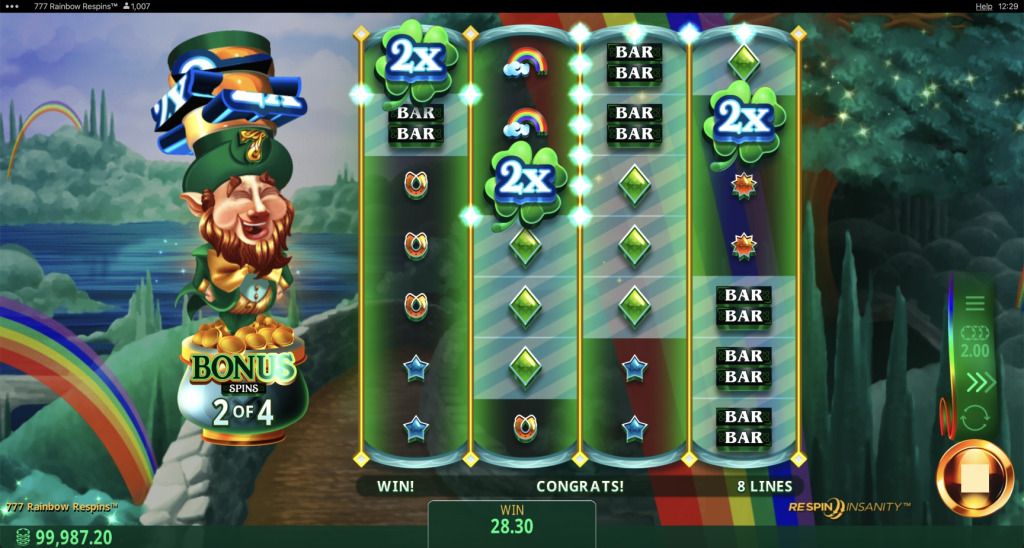The width and height of the screenshot is (1024, 548).
Task: Open the bet size selector showing 2.00
Action: click(975, 343)
